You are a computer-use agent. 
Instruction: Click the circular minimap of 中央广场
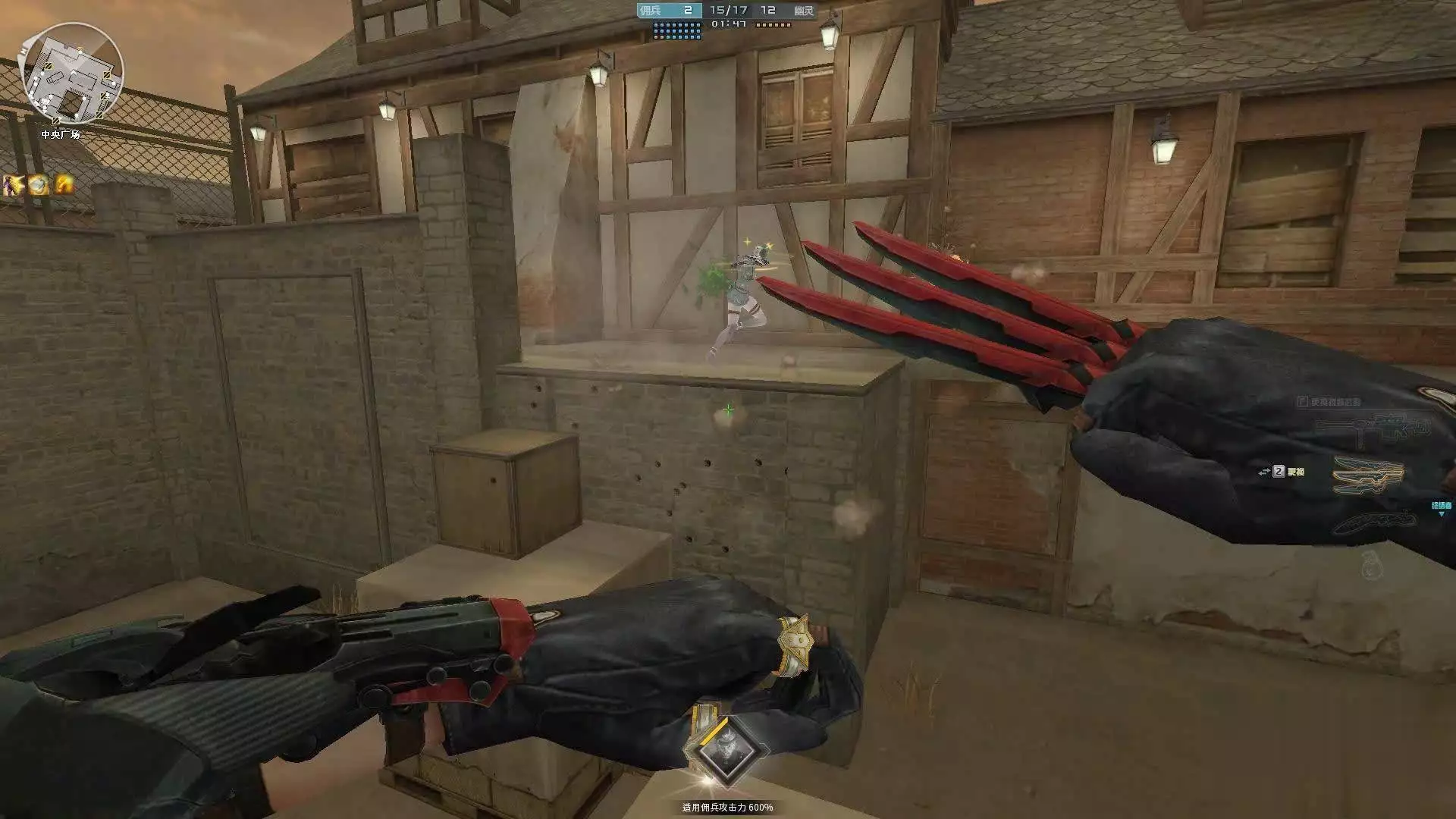point(73,74)
